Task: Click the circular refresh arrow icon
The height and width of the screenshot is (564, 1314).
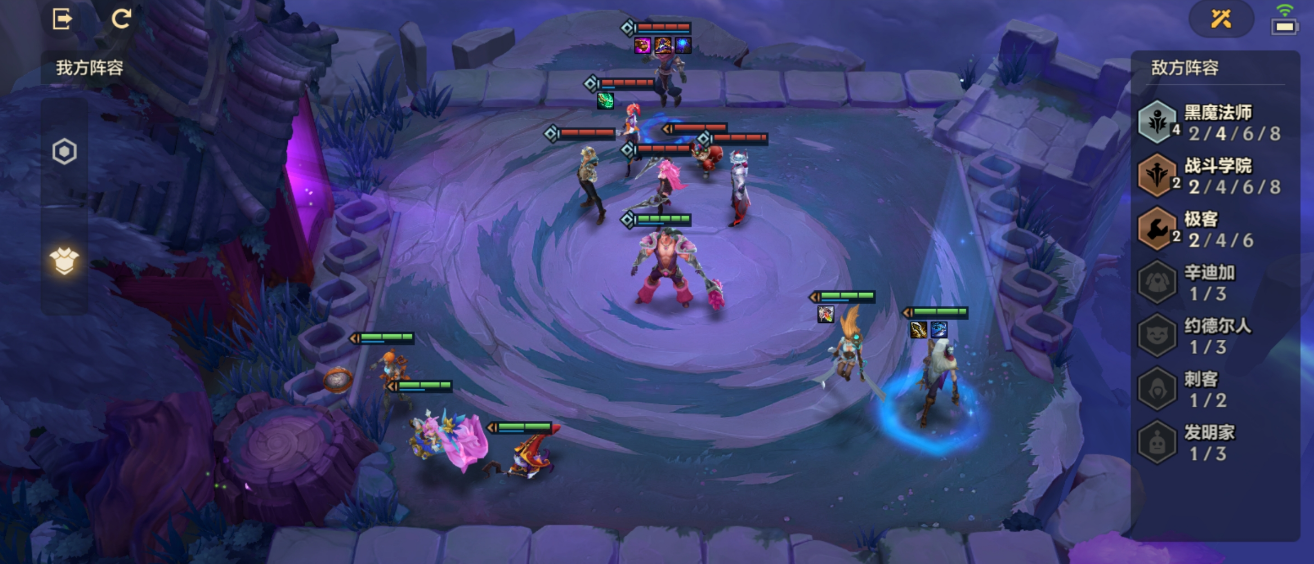Action: 122,19
